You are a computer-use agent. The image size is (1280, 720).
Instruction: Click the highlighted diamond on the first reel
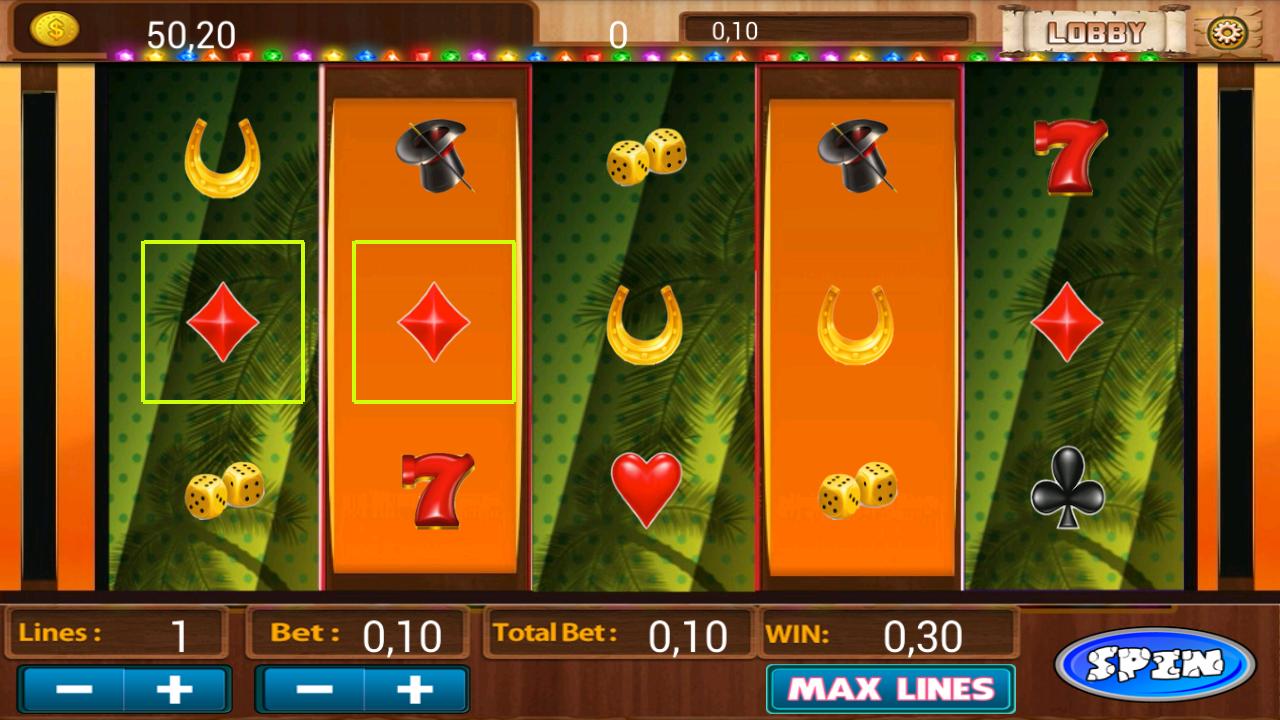[223, 320]
